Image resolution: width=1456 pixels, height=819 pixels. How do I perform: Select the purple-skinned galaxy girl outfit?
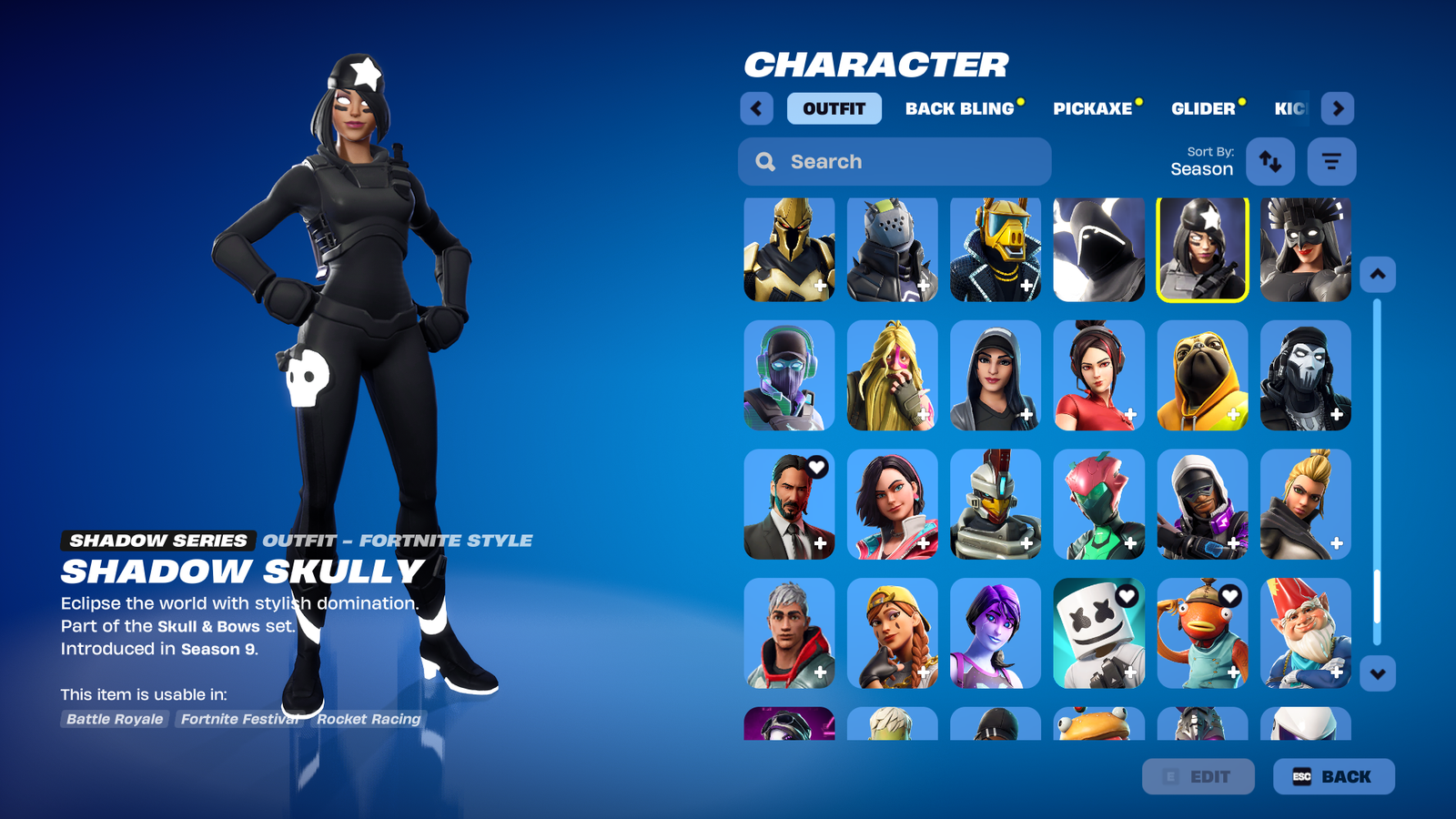[996, 633]
